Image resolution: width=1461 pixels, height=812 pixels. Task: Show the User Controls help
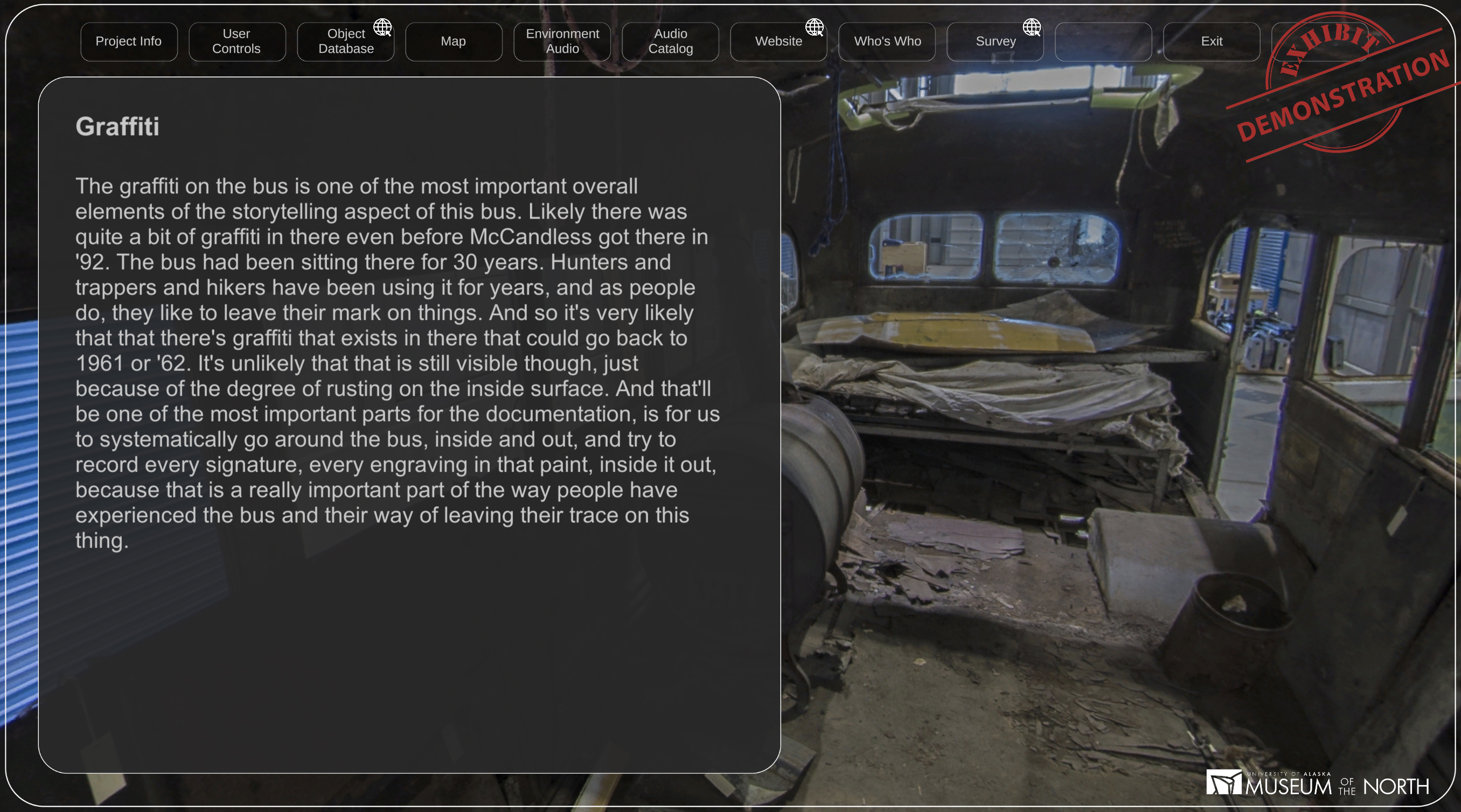(x=236, y=41)
